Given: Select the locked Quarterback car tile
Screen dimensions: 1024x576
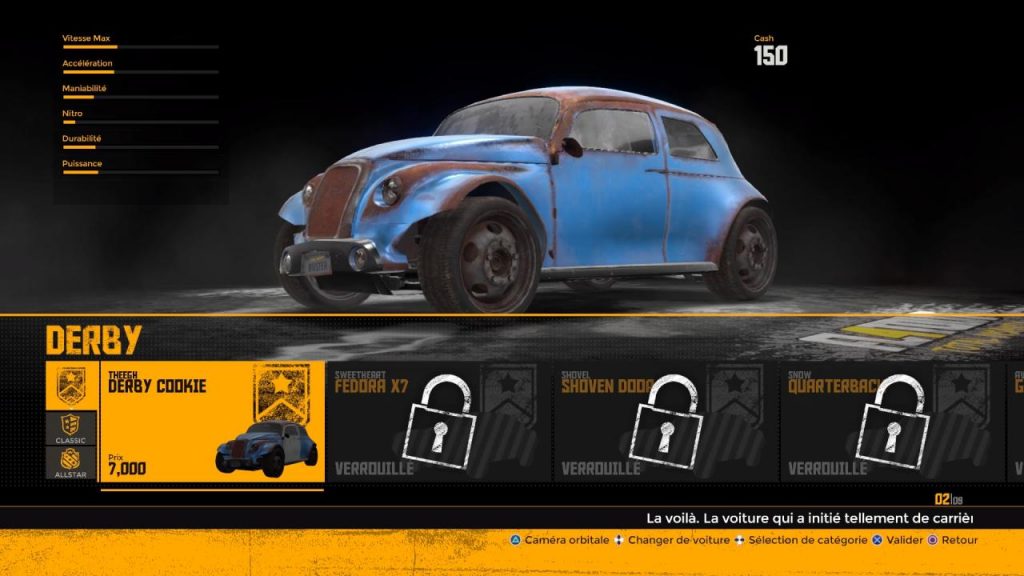Looking at the screenshot, I should (x=890, y=422).
